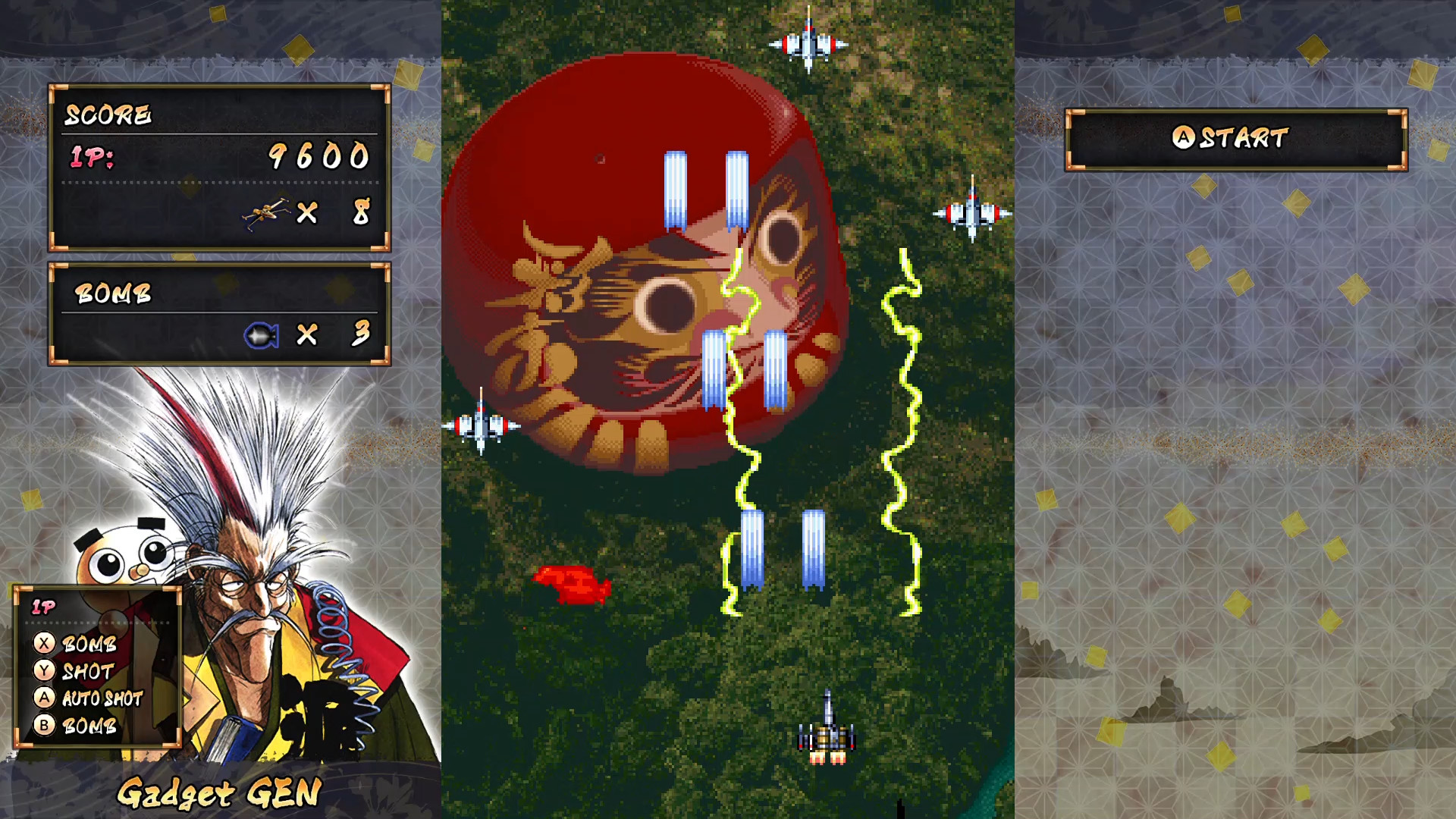Expand the SCORE panel header
1456x819 pixels.
[x=108, y=115]
